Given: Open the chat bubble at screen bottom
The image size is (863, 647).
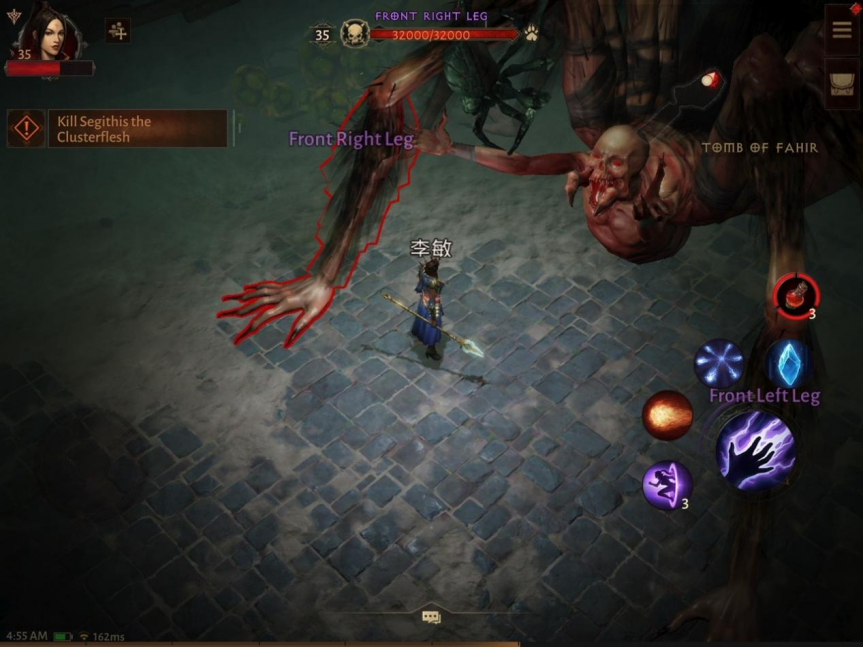Looking at the screenshot, I should pyautogui.click(x=431, y=617).
